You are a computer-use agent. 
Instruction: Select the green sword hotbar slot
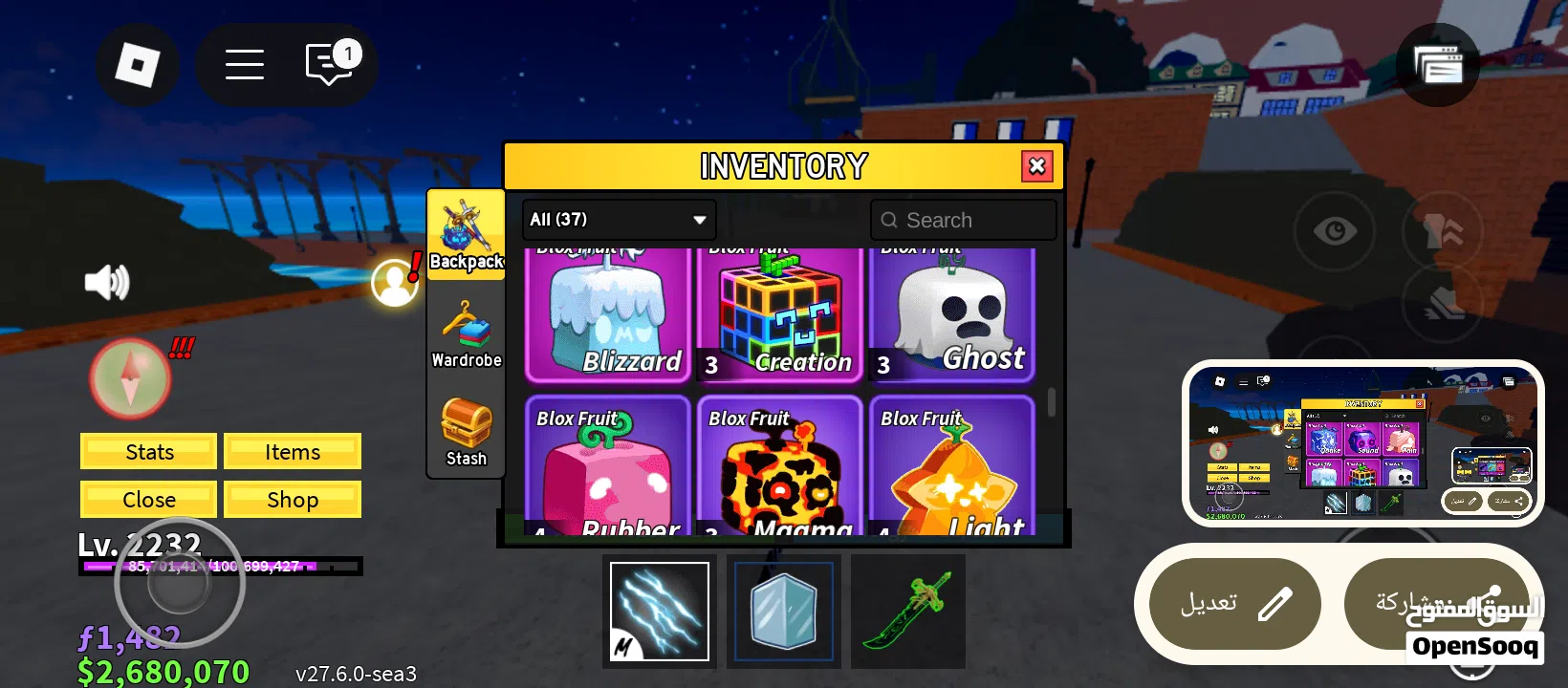click(x=907, y=612)
